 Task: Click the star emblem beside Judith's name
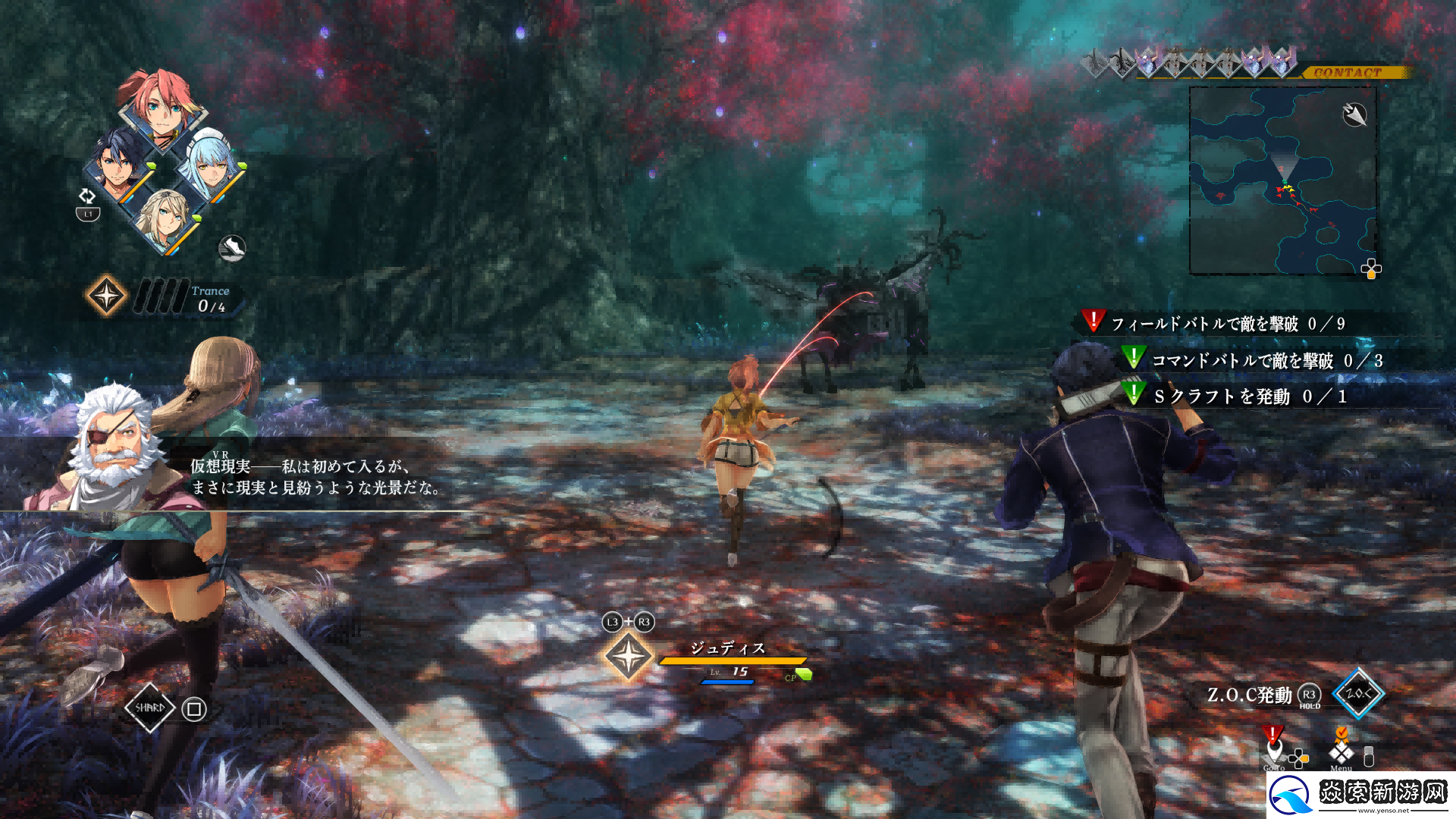pos(628,656)
